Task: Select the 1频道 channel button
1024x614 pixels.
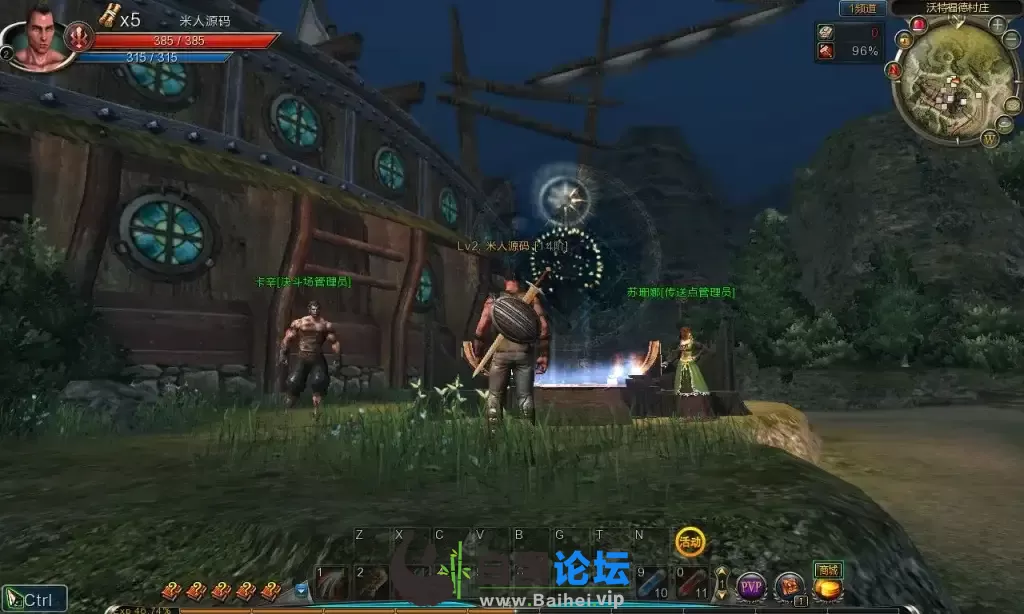Action: (x=862, y=8)
